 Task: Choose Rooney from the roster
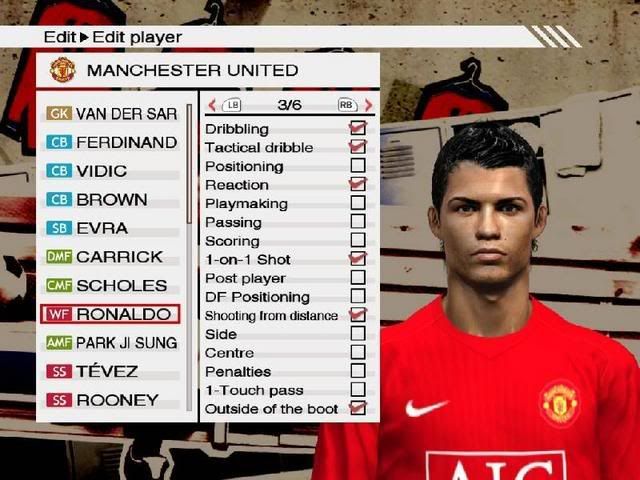click(110, 400)
